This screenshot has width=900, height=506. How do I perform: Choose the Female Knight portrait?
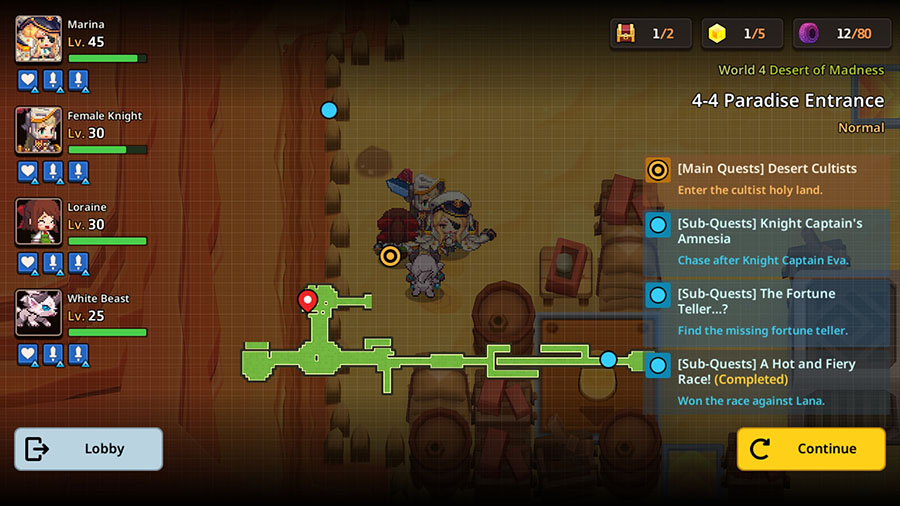(x=39, y=130)
